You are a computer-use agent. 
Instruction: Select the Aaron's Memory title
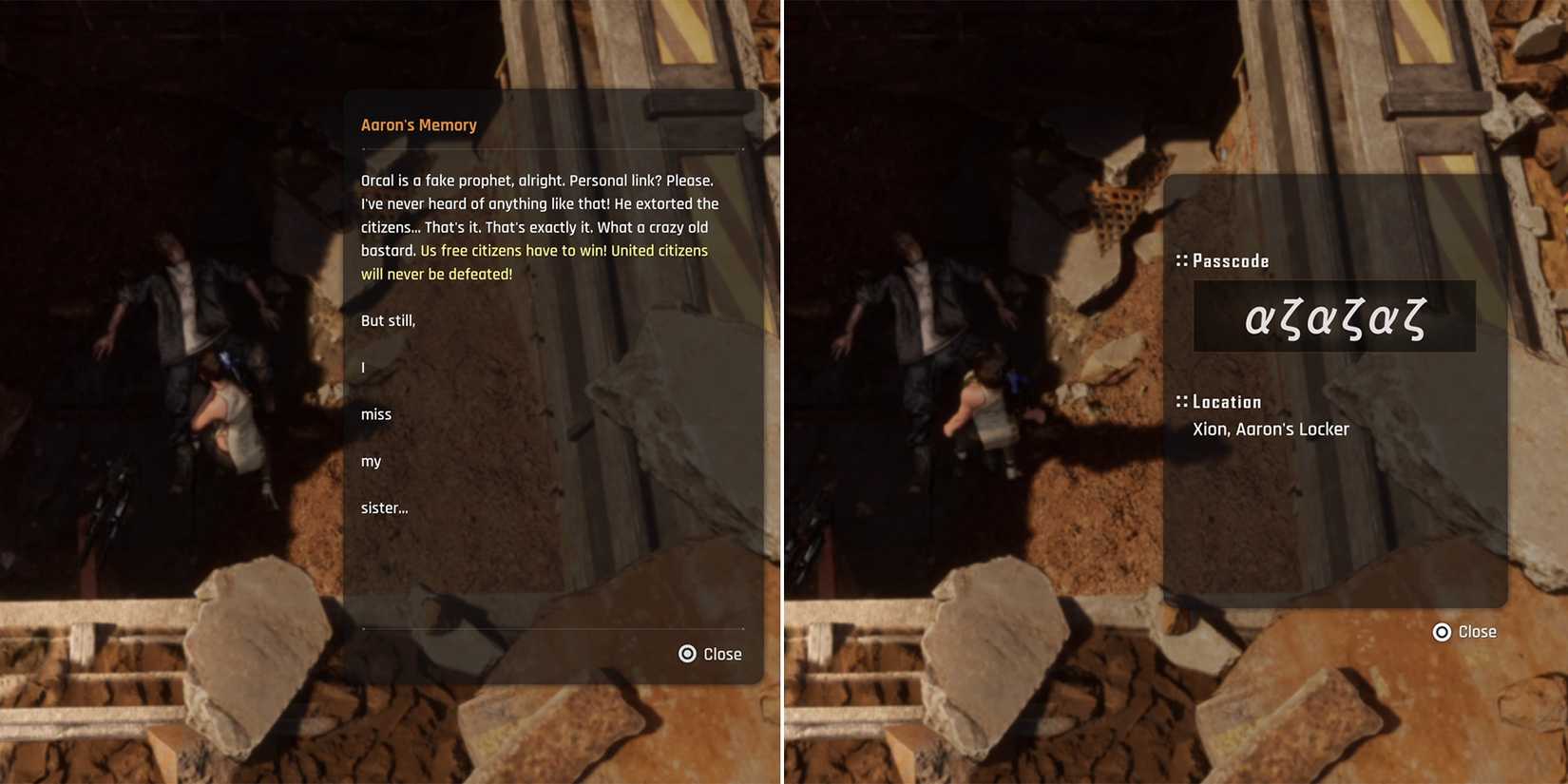(418, 124)
